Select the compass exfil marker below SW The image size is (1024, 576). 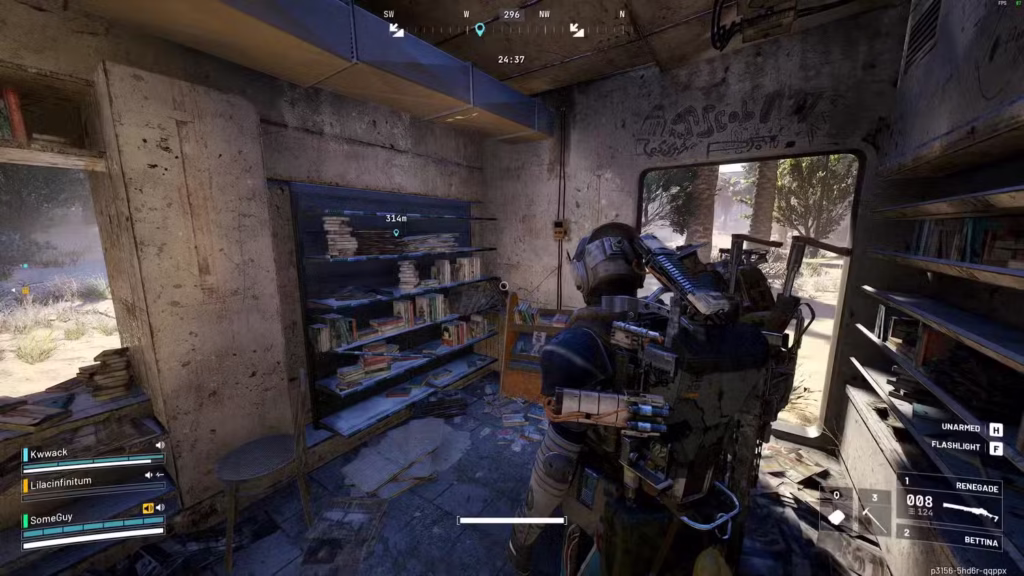coord(396,30)
